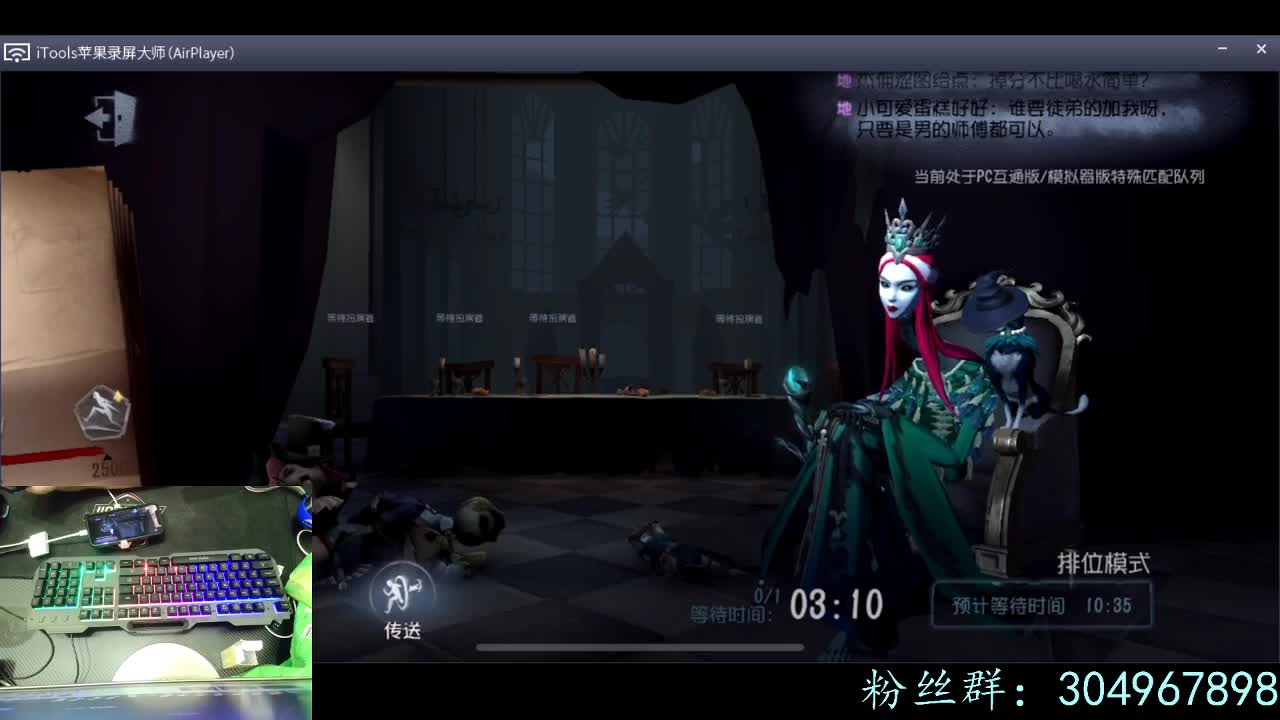Open the 预计等待时间 wait time panel
The height and width of the screenshot is (720, 1280).
(1040, 604)
